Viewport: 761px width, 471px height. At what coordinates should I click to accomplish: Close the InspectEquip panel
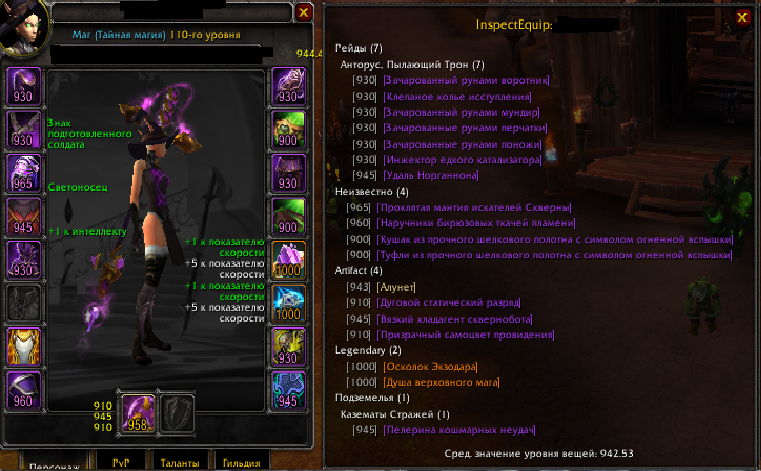pyautogui.click(x=741, y=17)
